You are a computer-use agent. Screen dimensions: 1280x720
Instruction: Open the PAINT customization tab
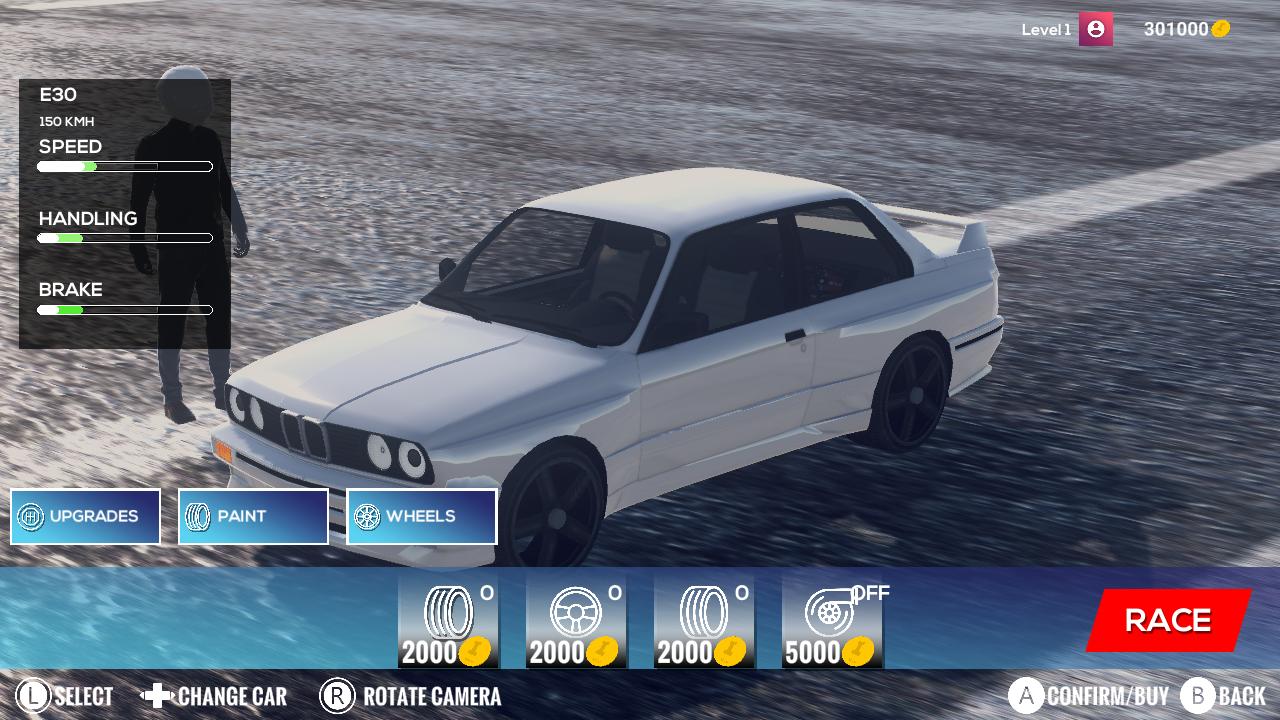[253, 516]
